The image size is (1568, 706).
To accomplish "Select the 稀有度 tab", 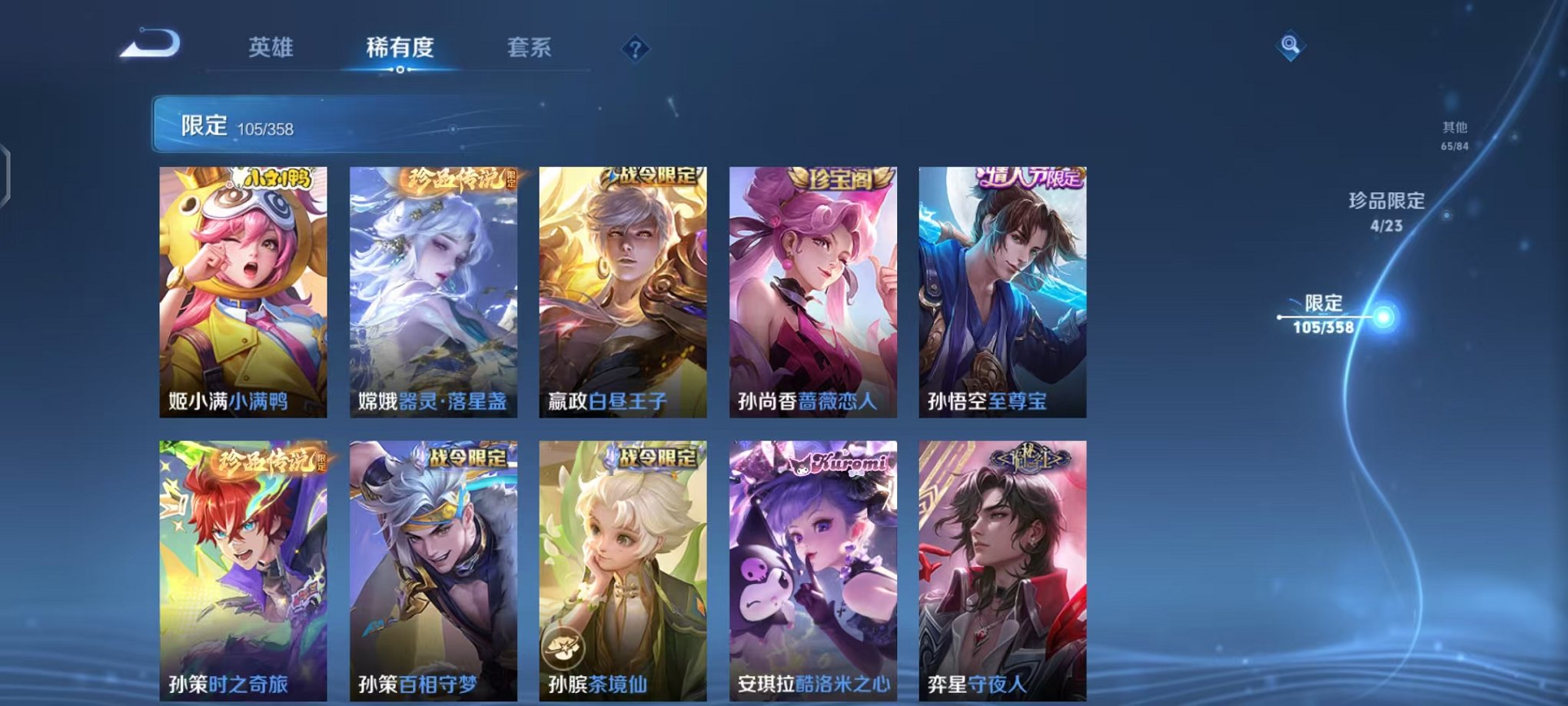I will (400, 46).
